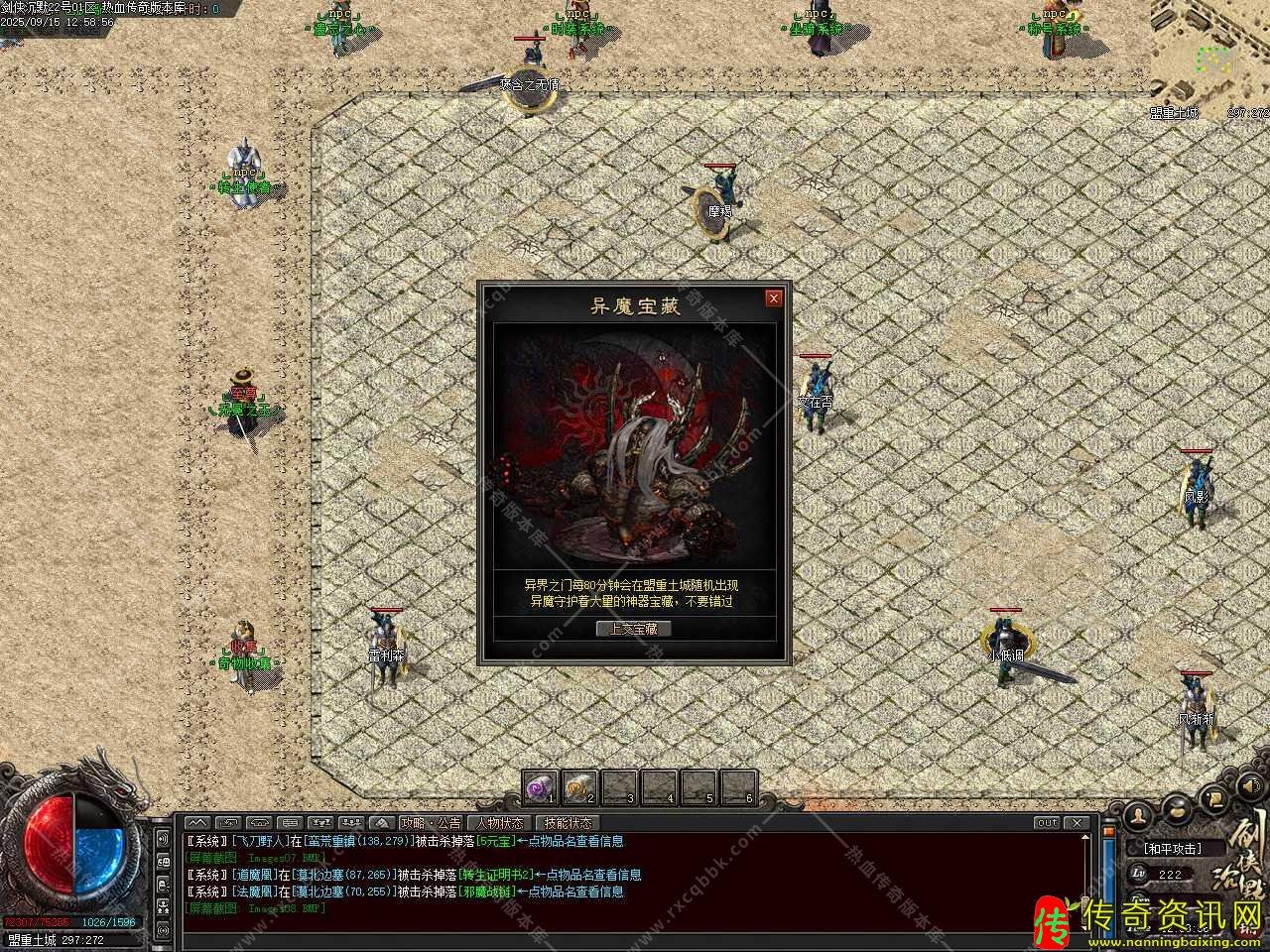
Task: Switch to the 人物状态 tab
Action: point(500,823)
